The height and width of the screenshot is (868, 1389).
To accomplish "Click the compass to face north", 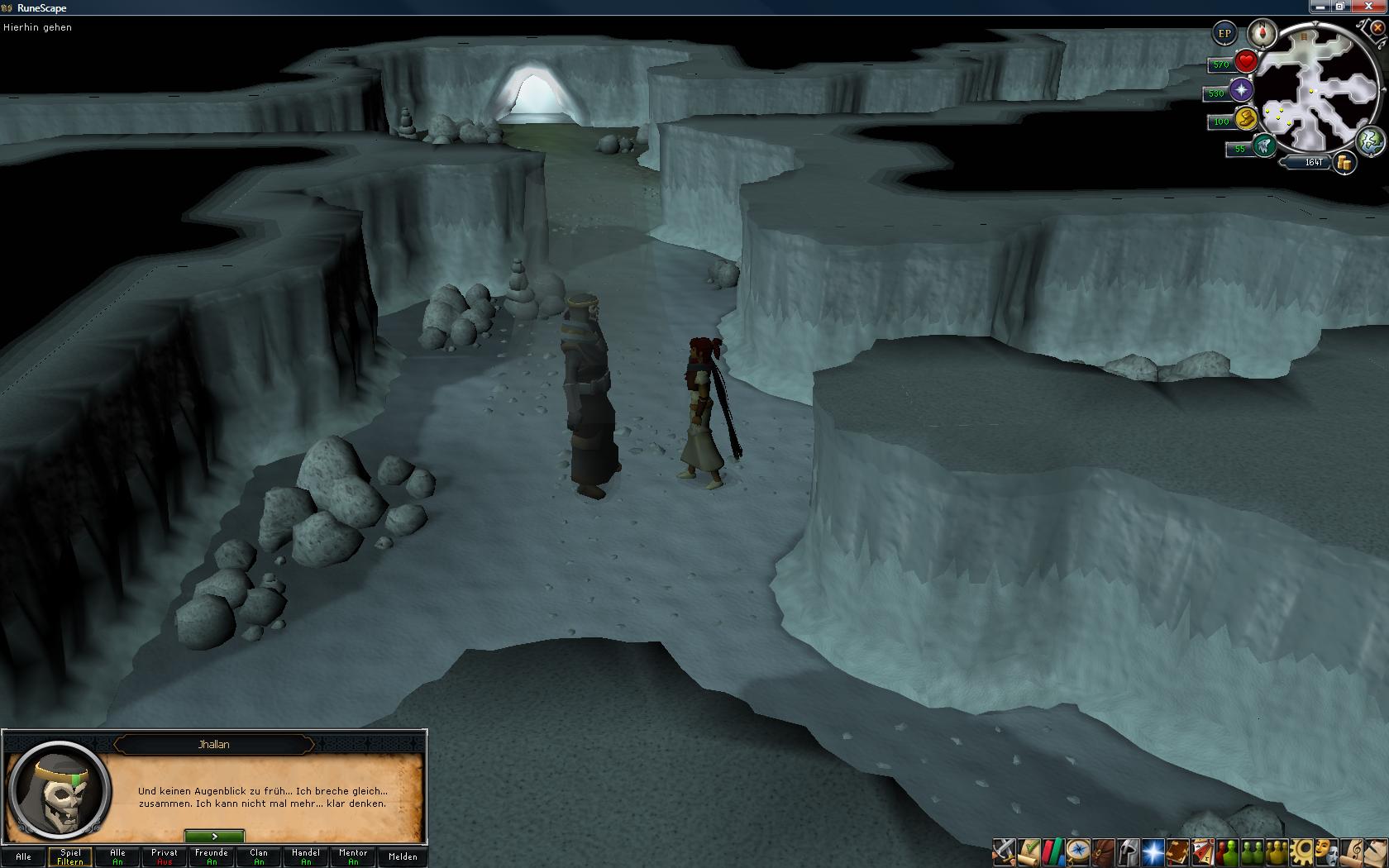I will point(1263,34).
